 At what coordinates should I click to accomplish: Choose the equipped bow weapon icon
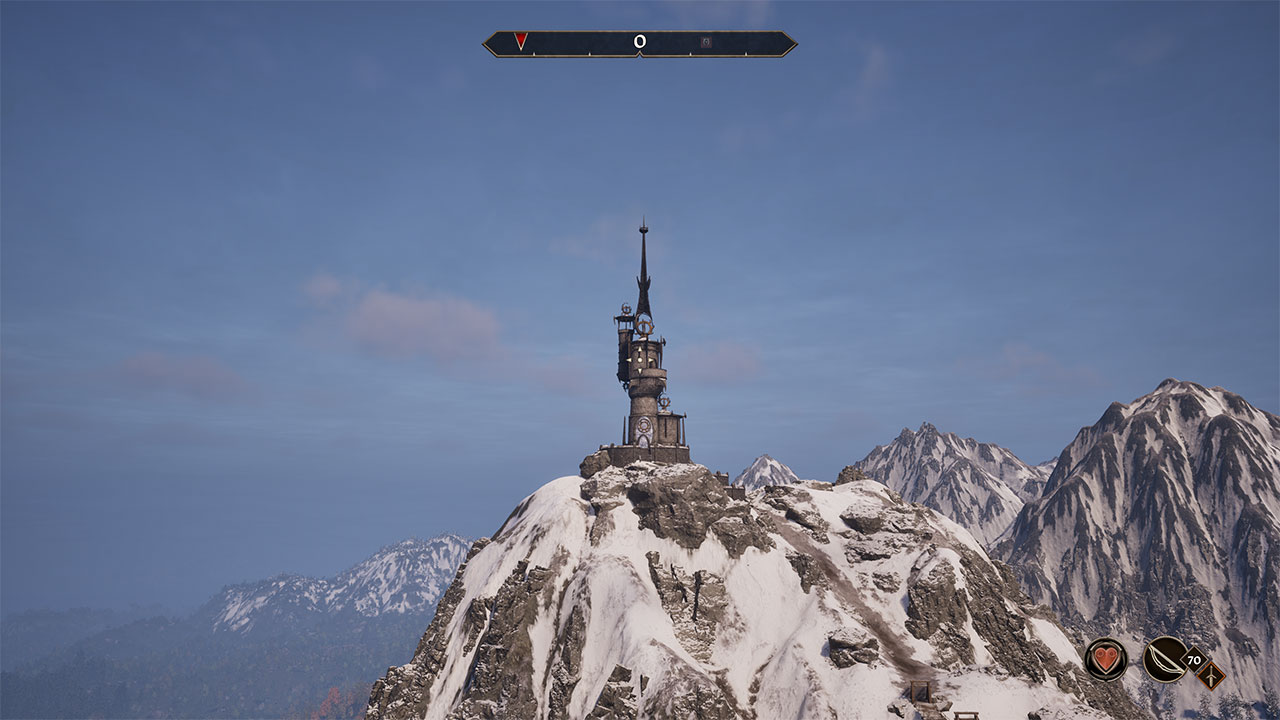1165,659
